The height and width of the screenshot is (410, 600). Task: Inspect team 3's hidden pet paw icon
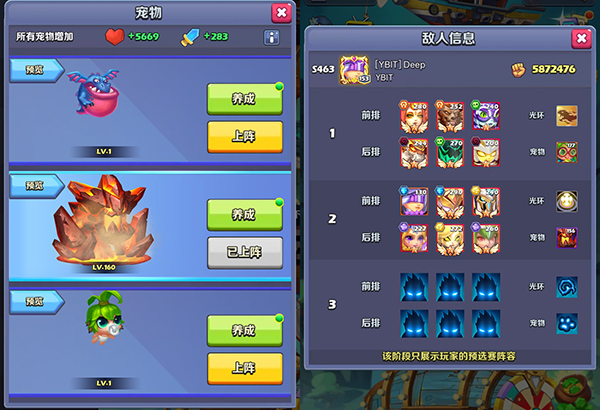[x=568, y=323]
